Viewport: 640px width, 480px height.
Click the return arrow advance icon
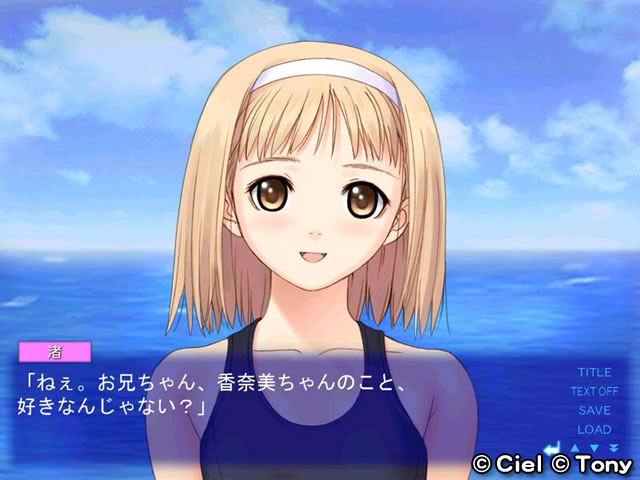(x=550, y=447)
